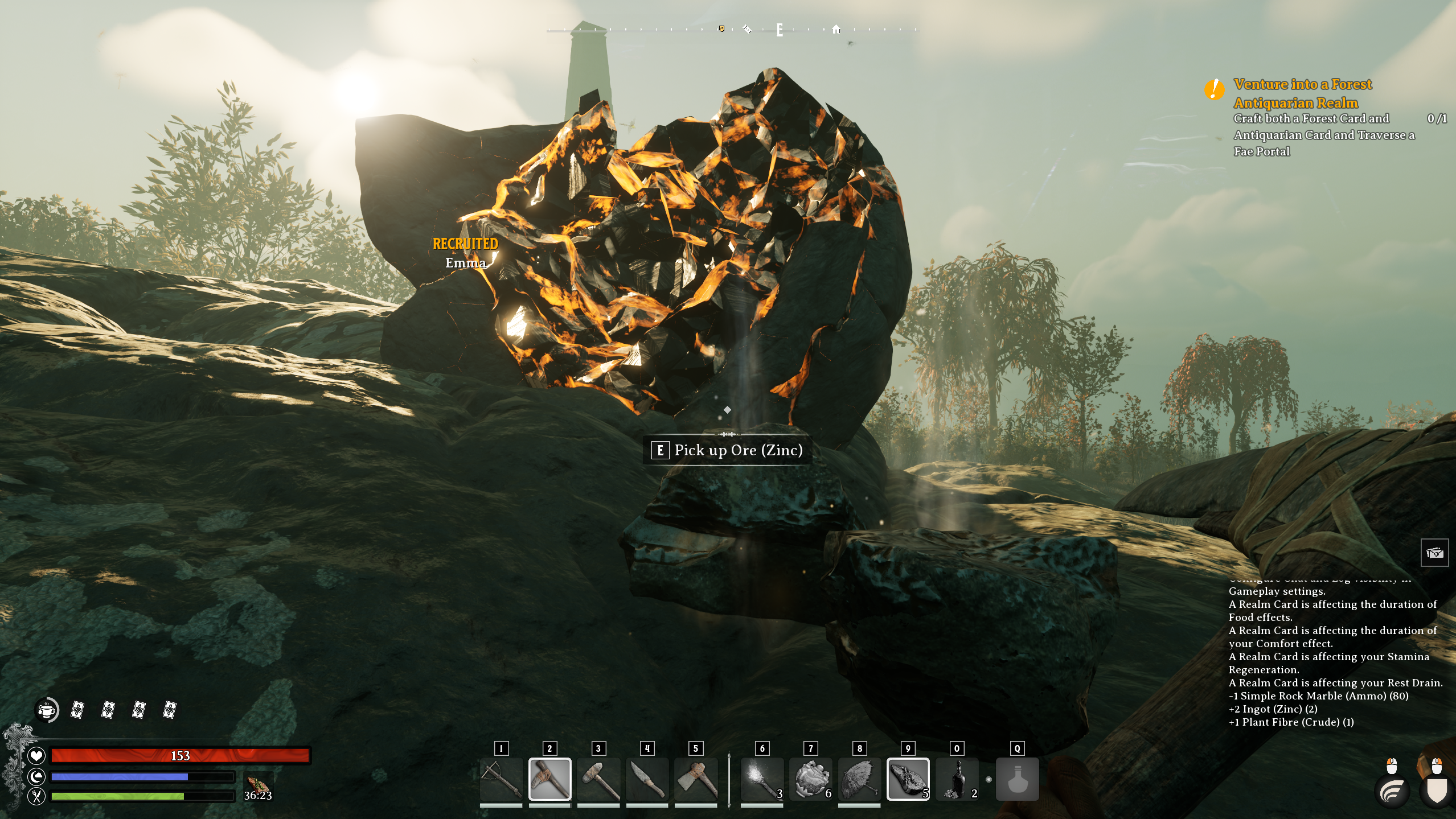The image size is (1456, 819).
Task: Select the umbrella in hotbar slot 8
Action: tap(859, 778)
